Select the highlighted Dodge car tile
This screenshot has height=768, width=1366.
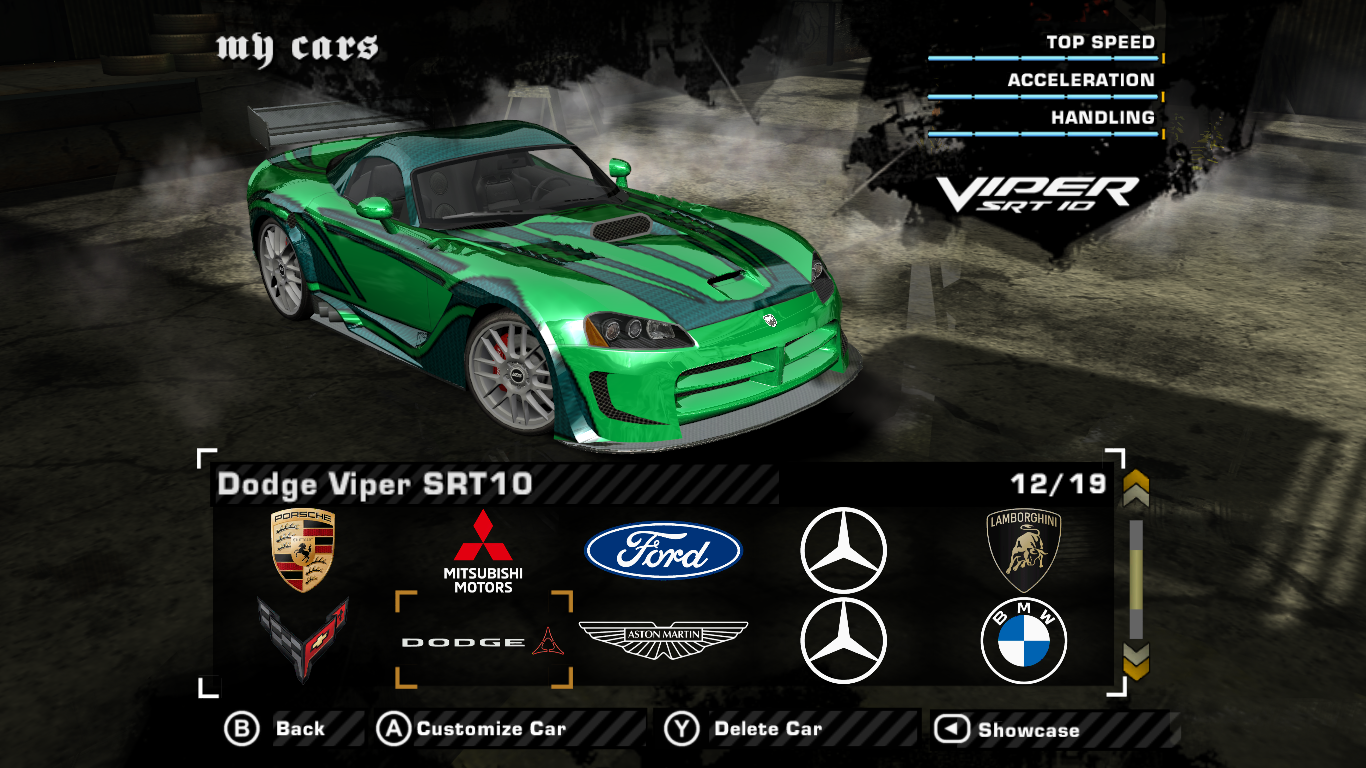tap(483, 641)
